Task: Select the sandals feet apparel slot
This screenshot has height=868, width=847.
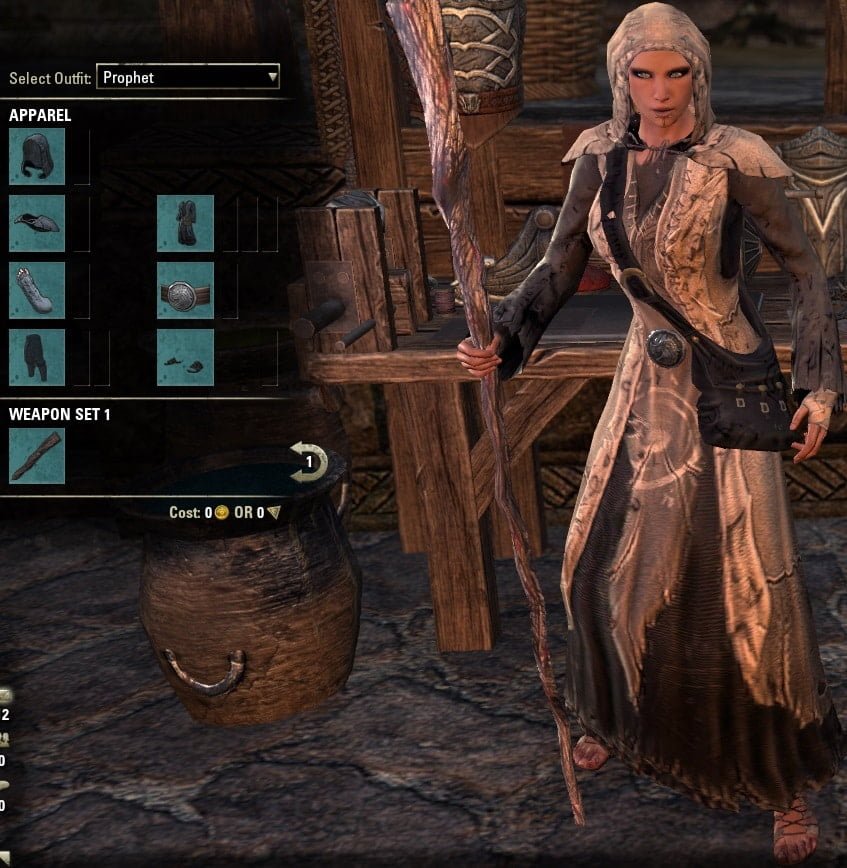Action: (185, 357)
